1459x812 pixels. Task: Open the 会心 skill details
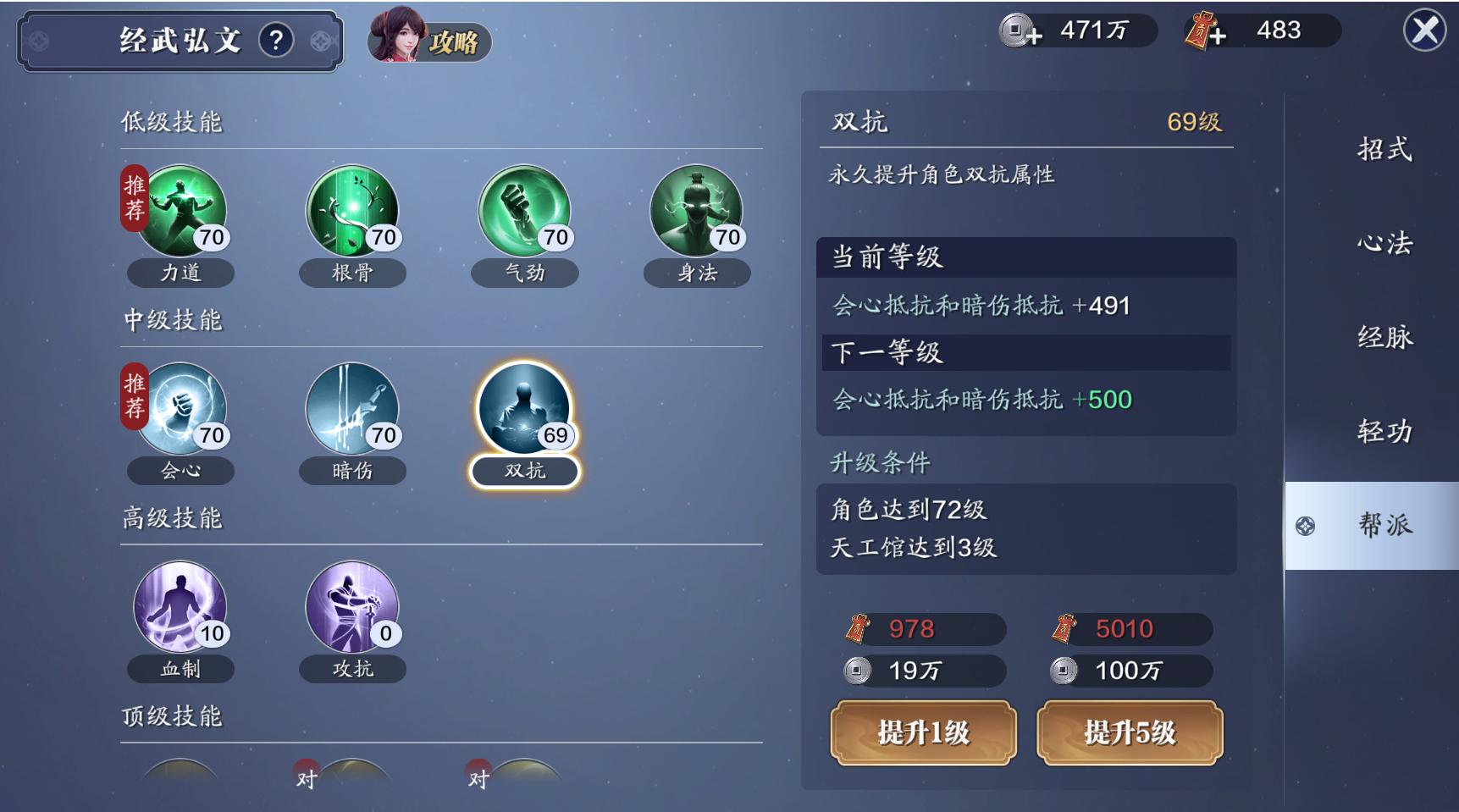(x=180, y=411)
